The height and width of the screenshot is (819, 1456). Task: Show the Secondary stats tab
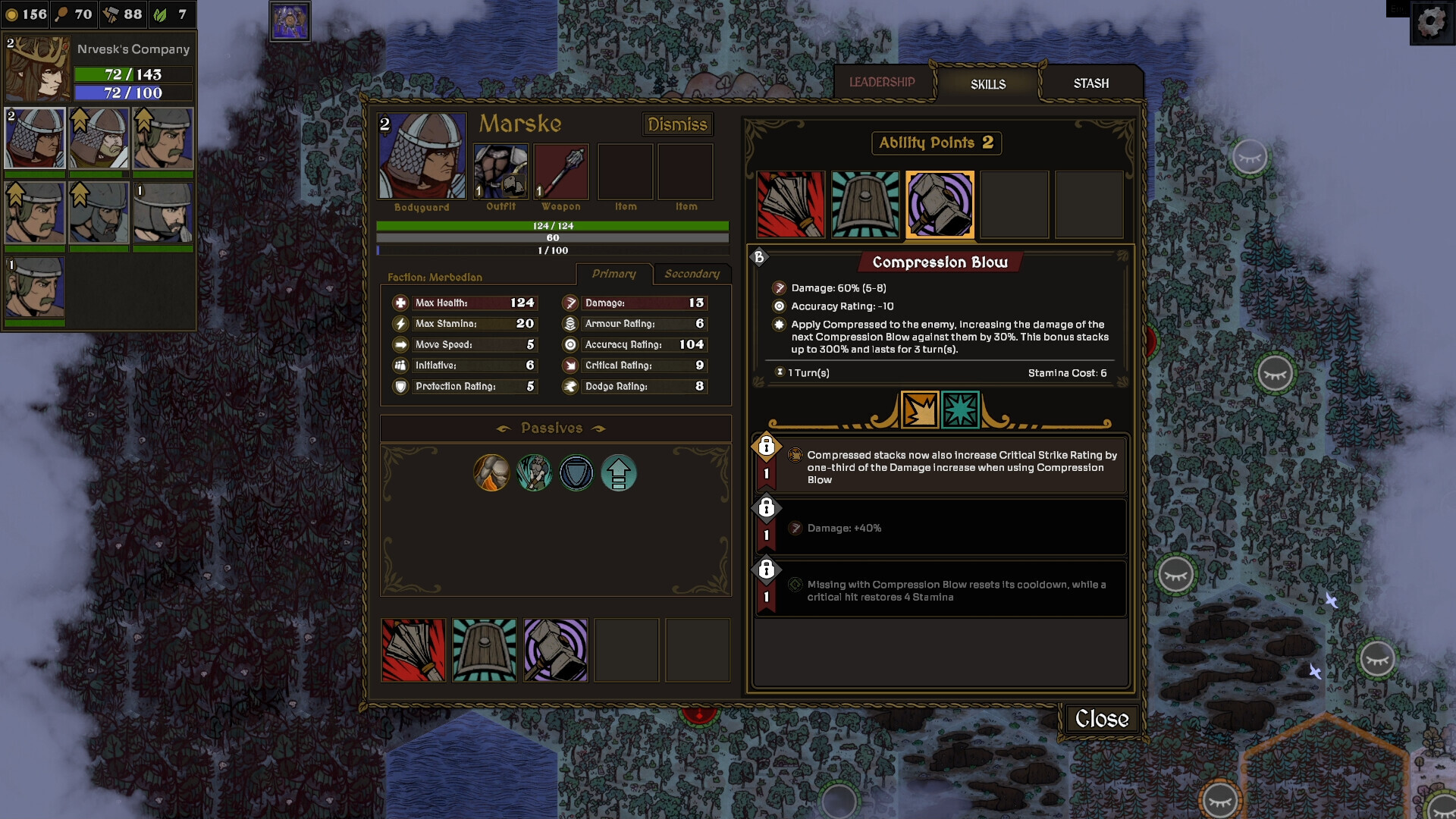point(692,274)
